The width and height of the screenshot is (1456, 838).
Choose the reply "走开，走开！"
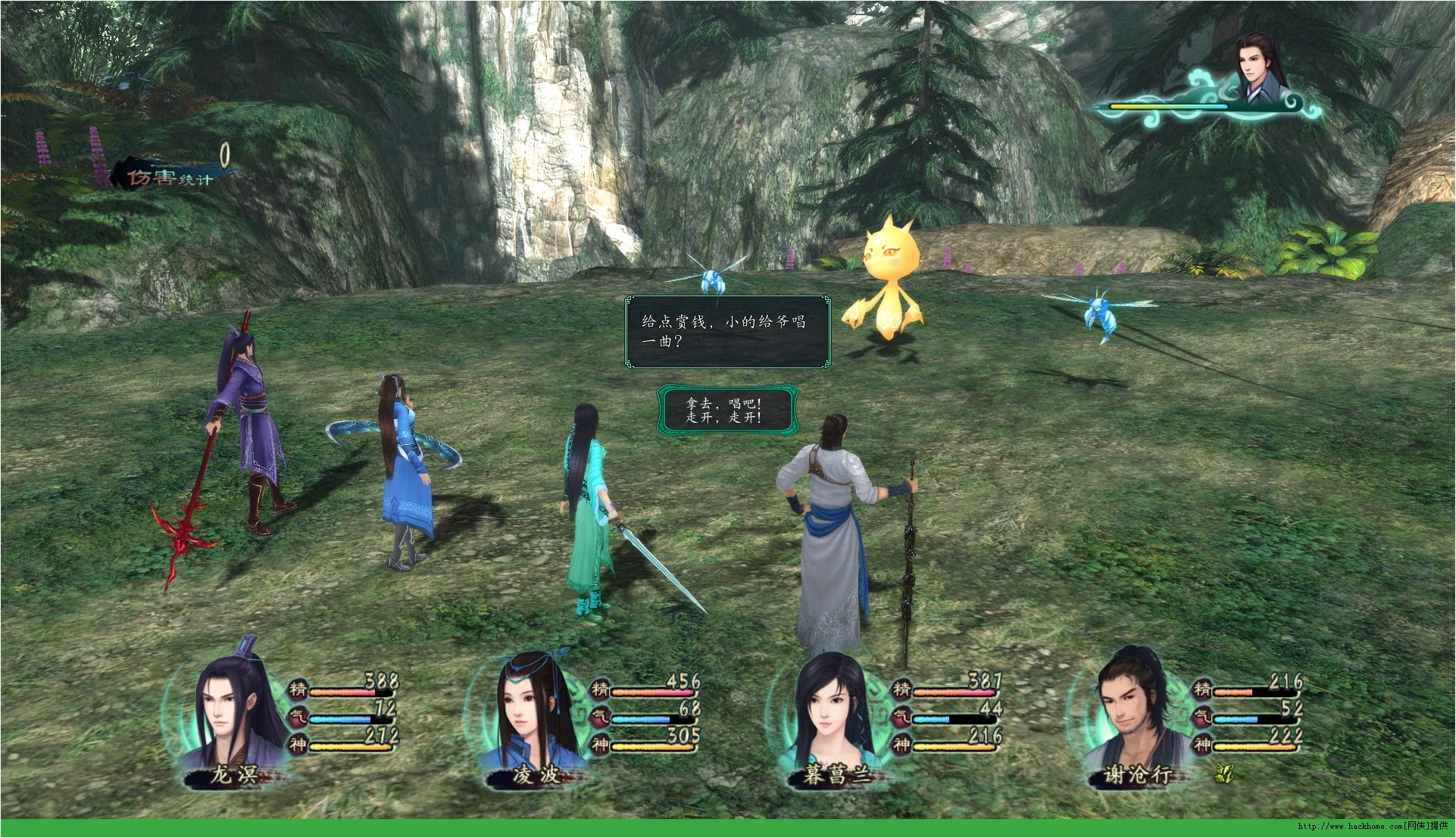[x=724, y=417]
